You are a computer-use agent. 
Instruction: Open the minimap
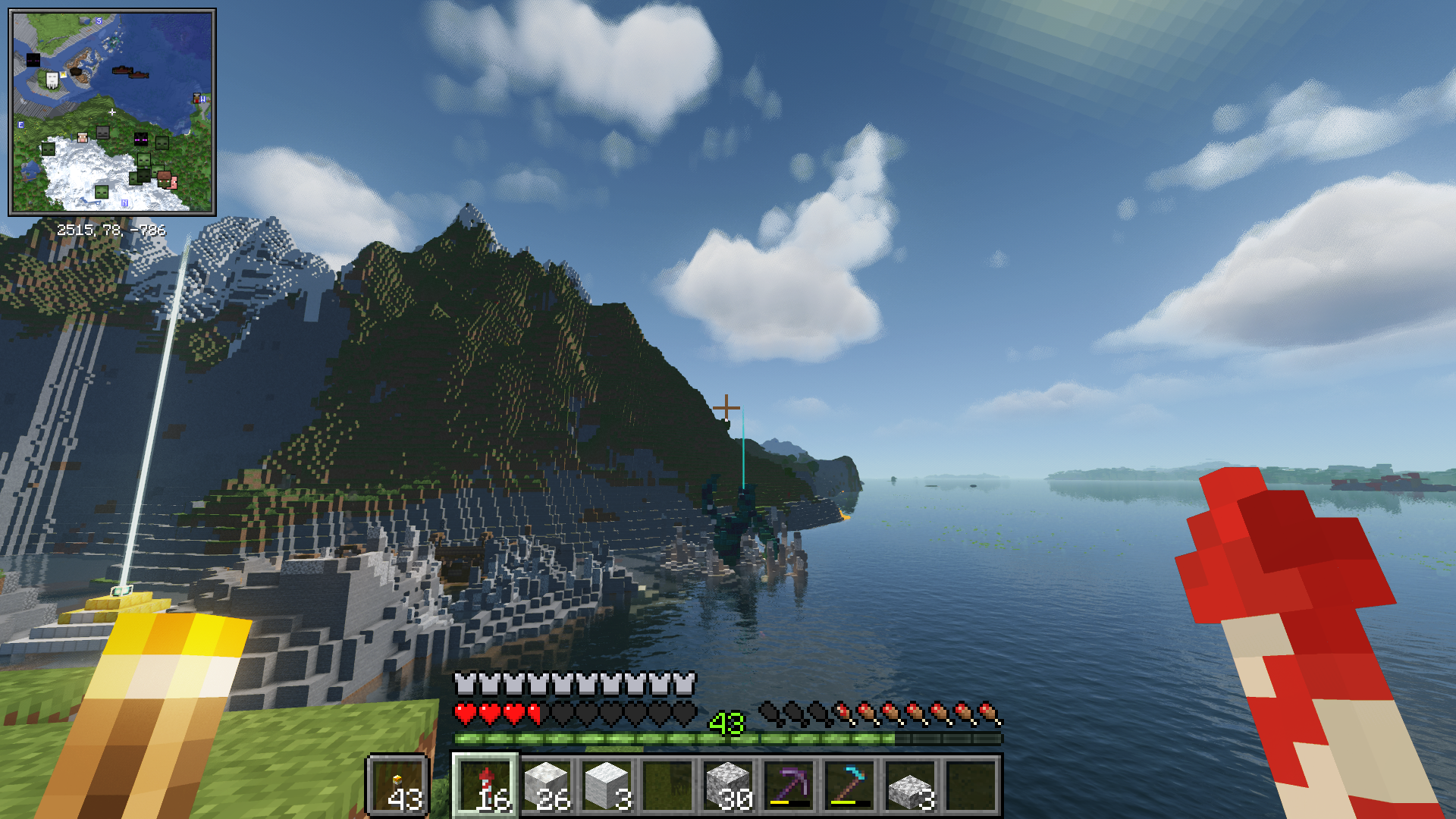[x=112, y=112]
